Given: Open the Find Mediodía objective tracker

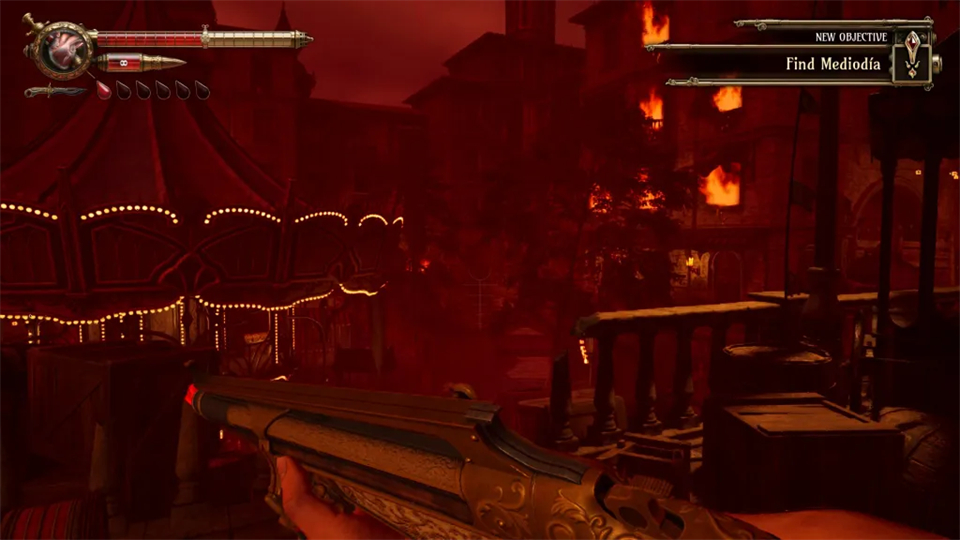Looking at the screenshot, I should click(x=833, y=63).
